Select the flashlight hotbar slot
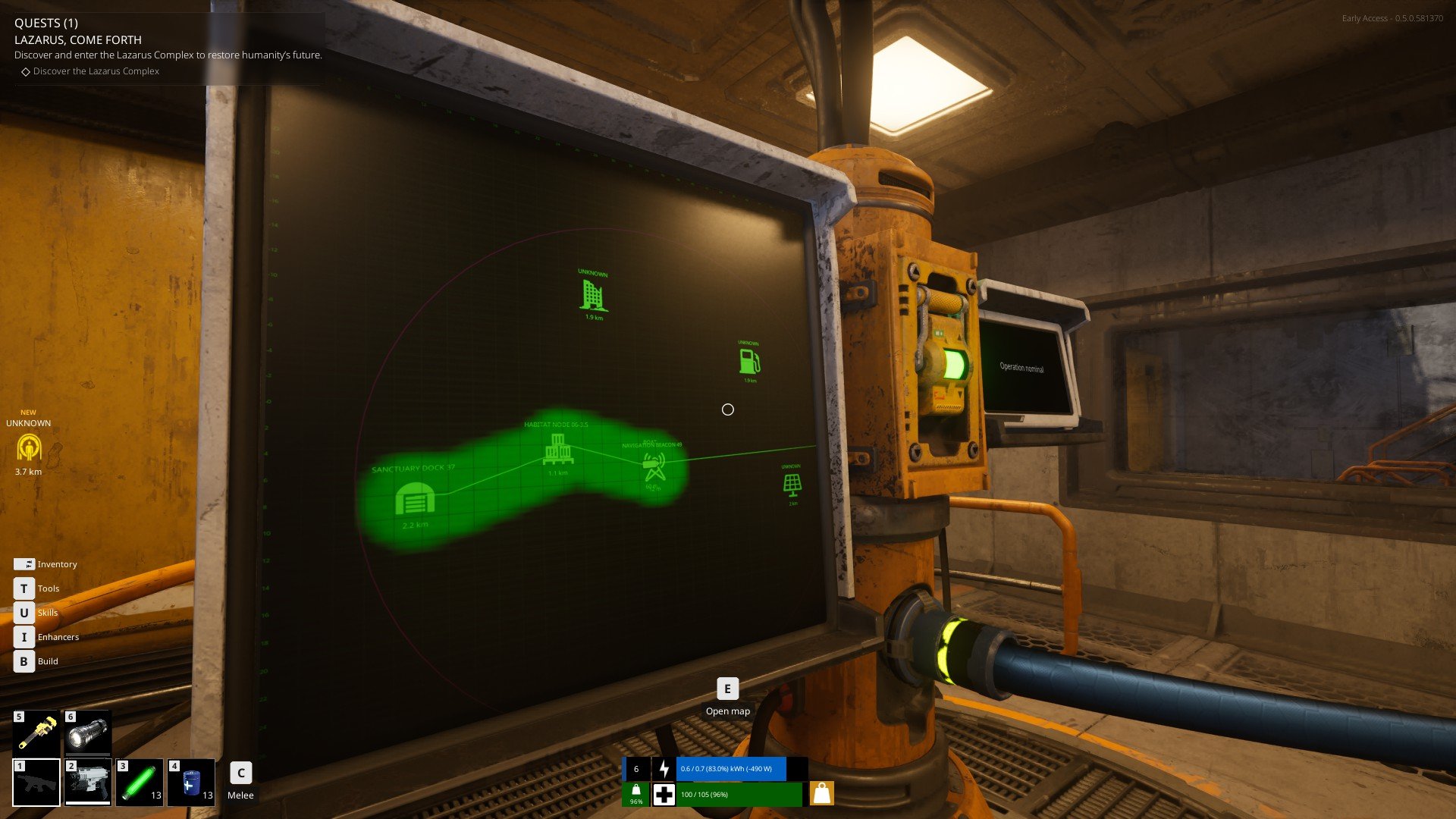 [88, 733]
